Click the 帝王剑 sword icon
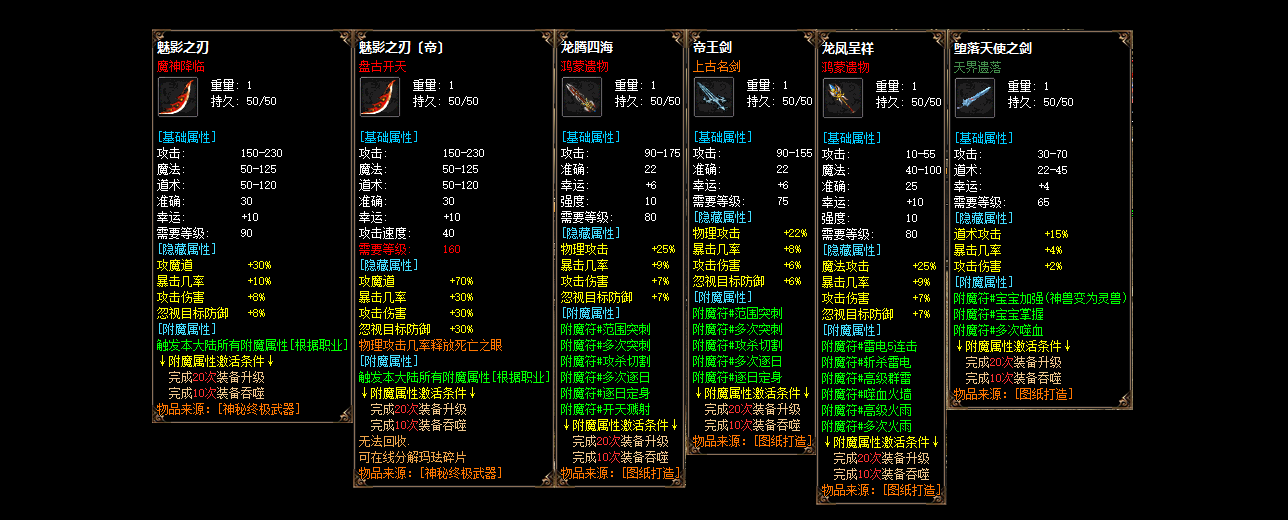This screenshot has width=1288, height=520. click(x=713, y=97)
